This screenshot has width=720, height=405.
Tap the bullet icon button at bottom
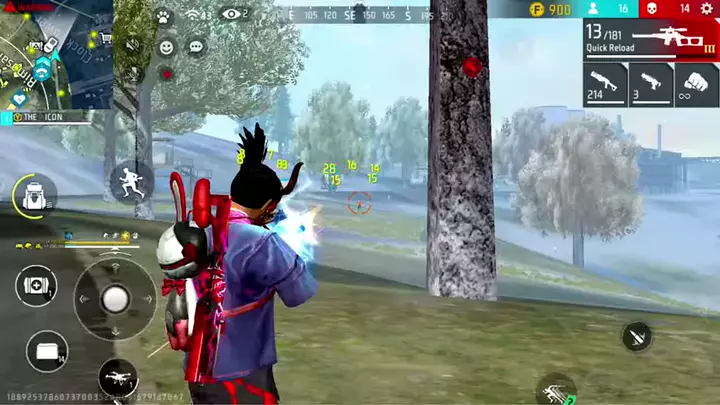click(554, 390)
